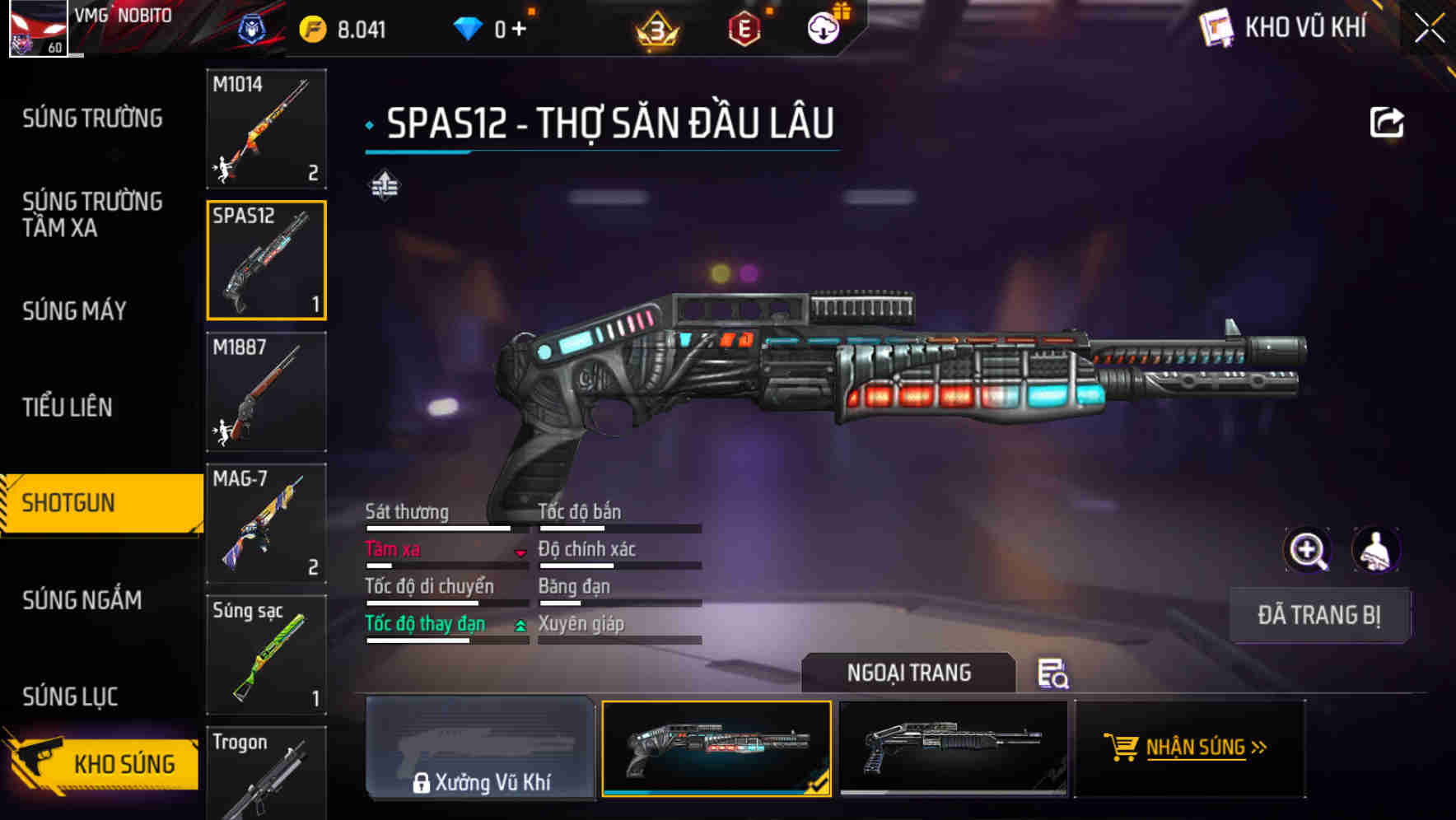Switch to the Súng Ngắm category

(80, 601)
